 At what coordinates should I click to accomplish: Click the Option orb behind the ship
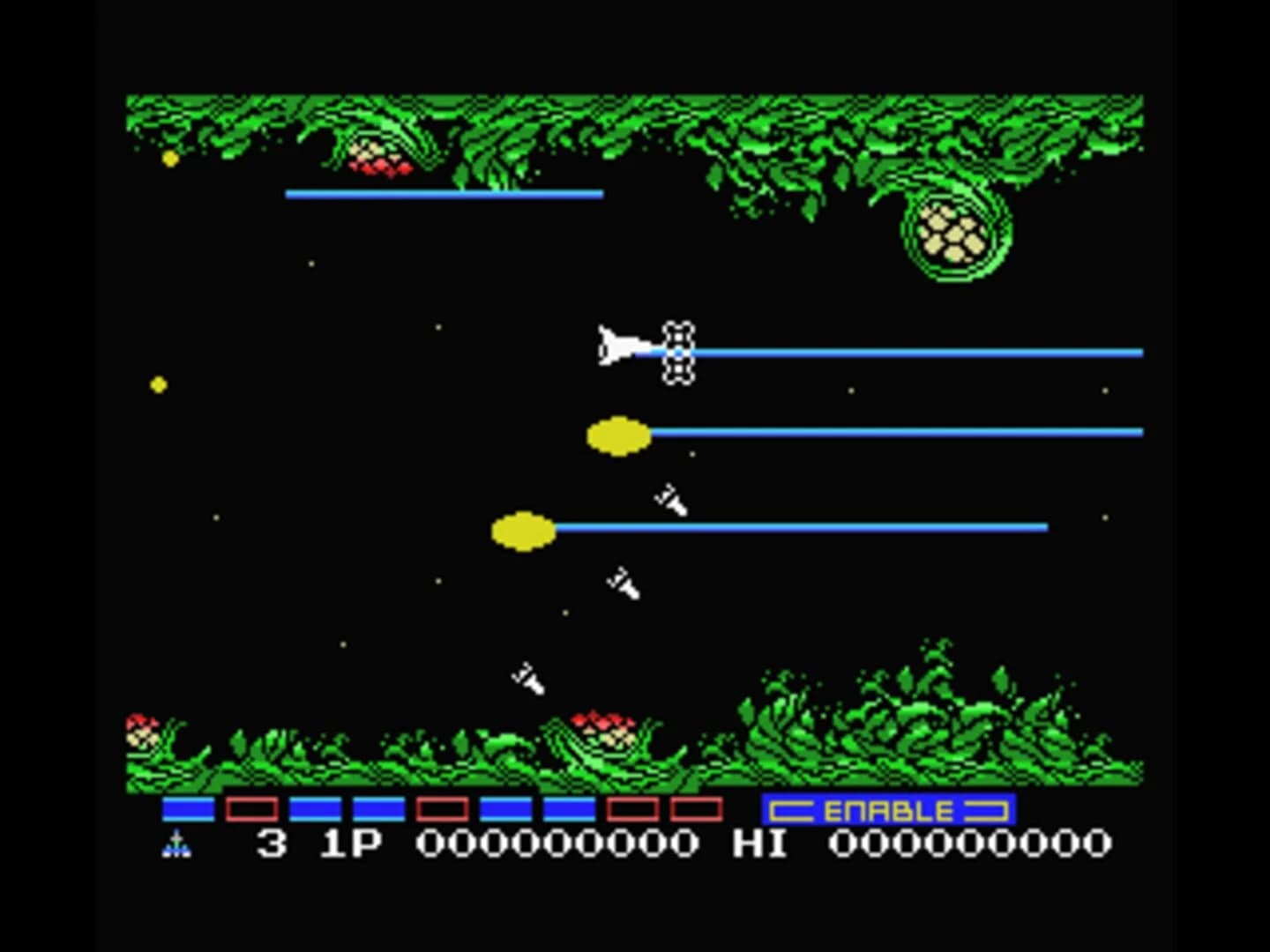679,353
